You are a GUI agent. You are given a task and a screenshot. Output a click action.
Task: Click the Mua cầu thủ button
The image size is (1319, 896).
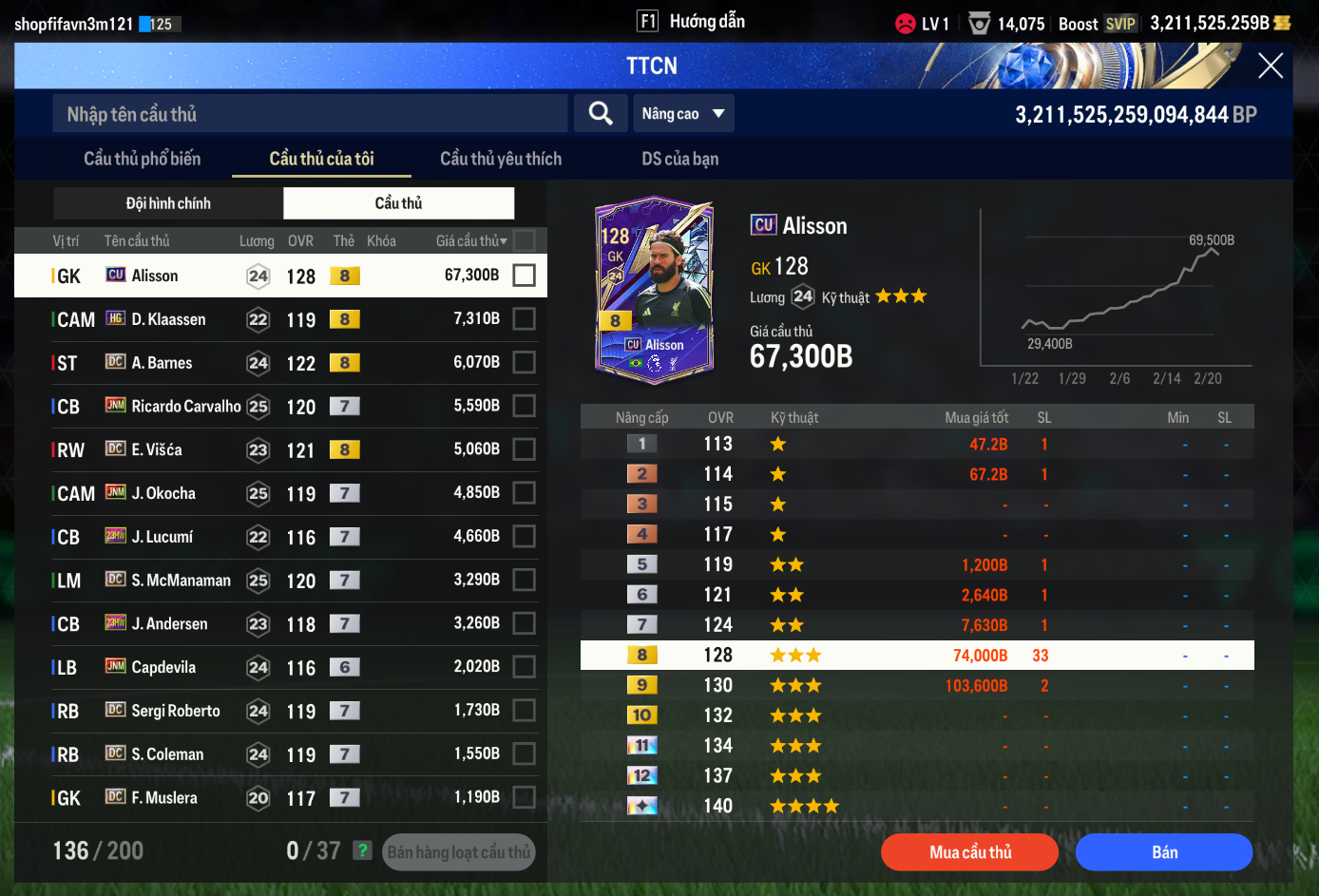click(969, 852)
